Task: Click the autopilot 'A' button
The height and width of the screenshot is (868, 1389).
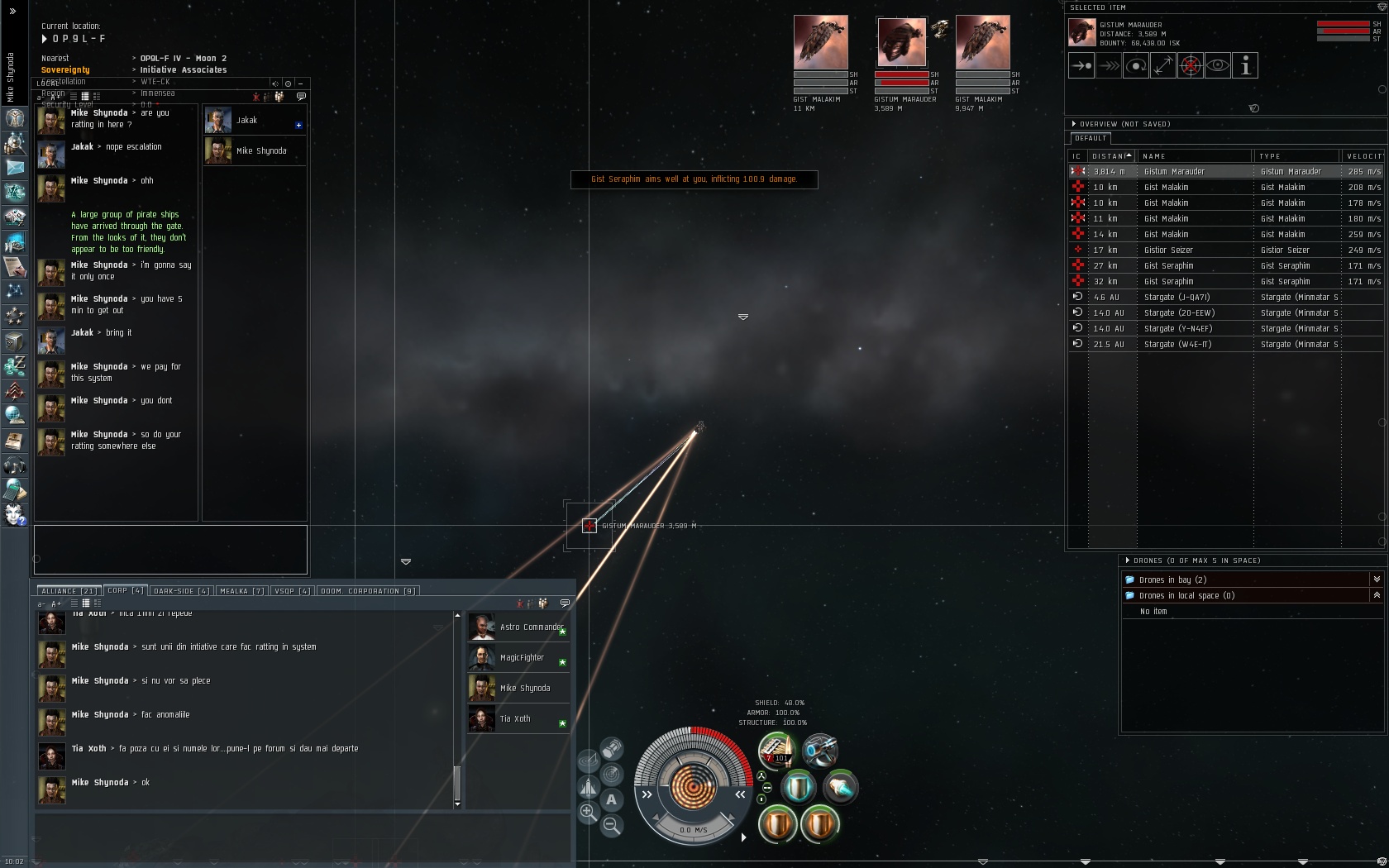Action: click(611, 799)
